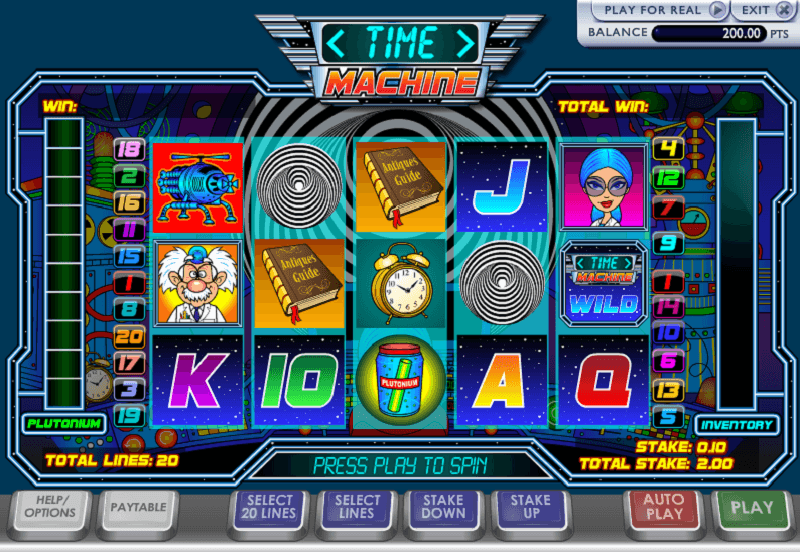Pick payline 13 marker

point(667,390)
